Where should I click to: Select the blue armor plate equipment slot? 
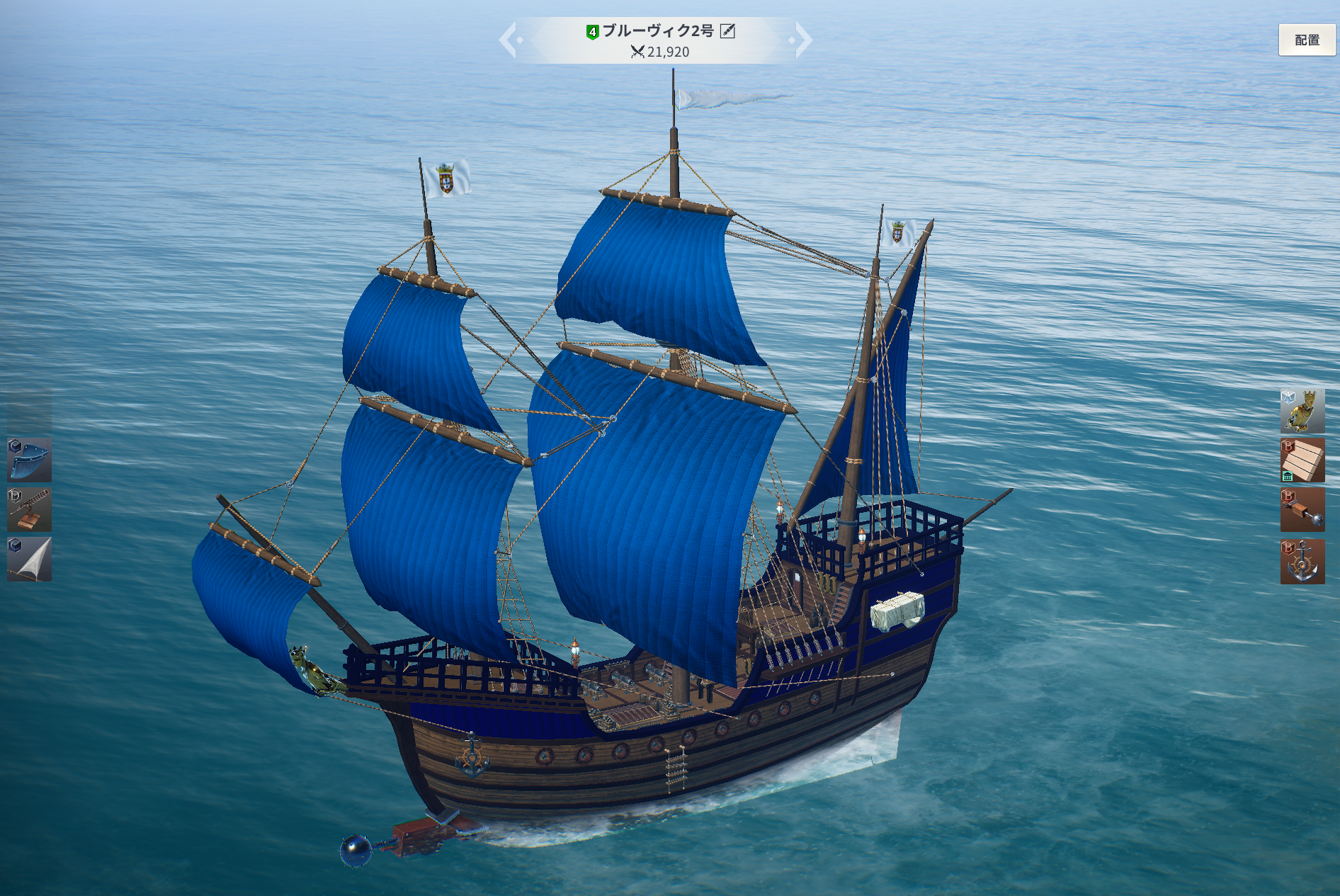[x=30, y=460]
